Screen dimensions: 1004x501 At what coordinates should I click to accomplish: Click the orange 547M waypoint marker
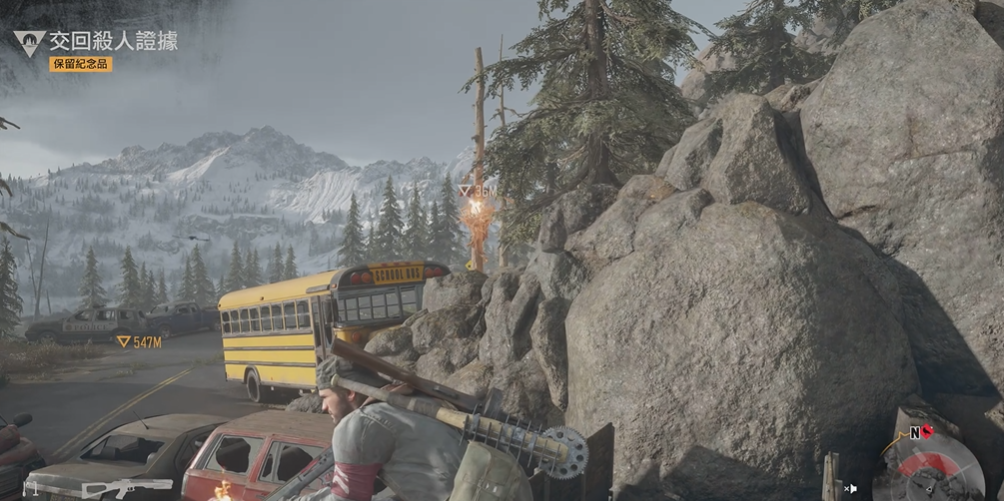coord(138,342)
